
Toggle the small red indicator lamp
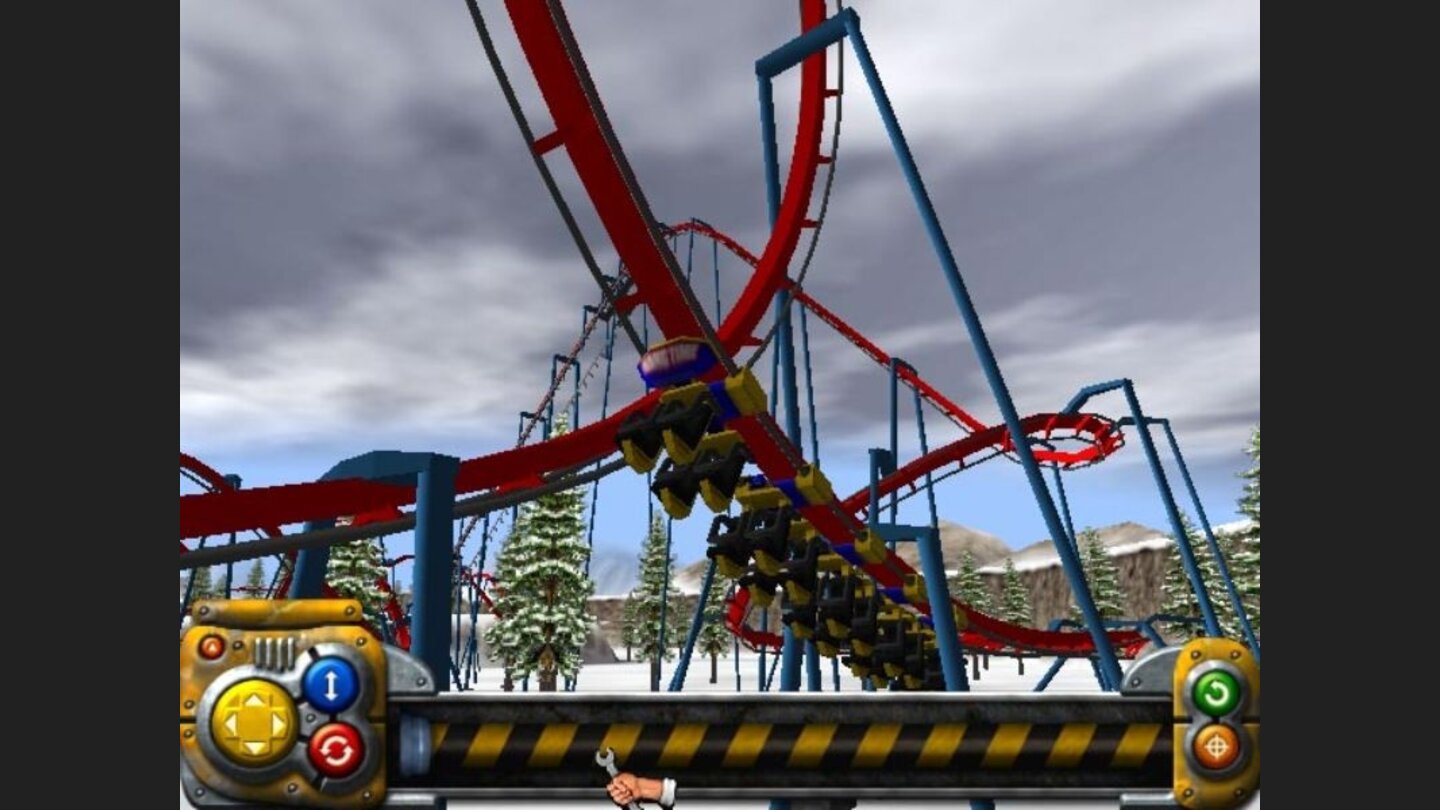212,647
